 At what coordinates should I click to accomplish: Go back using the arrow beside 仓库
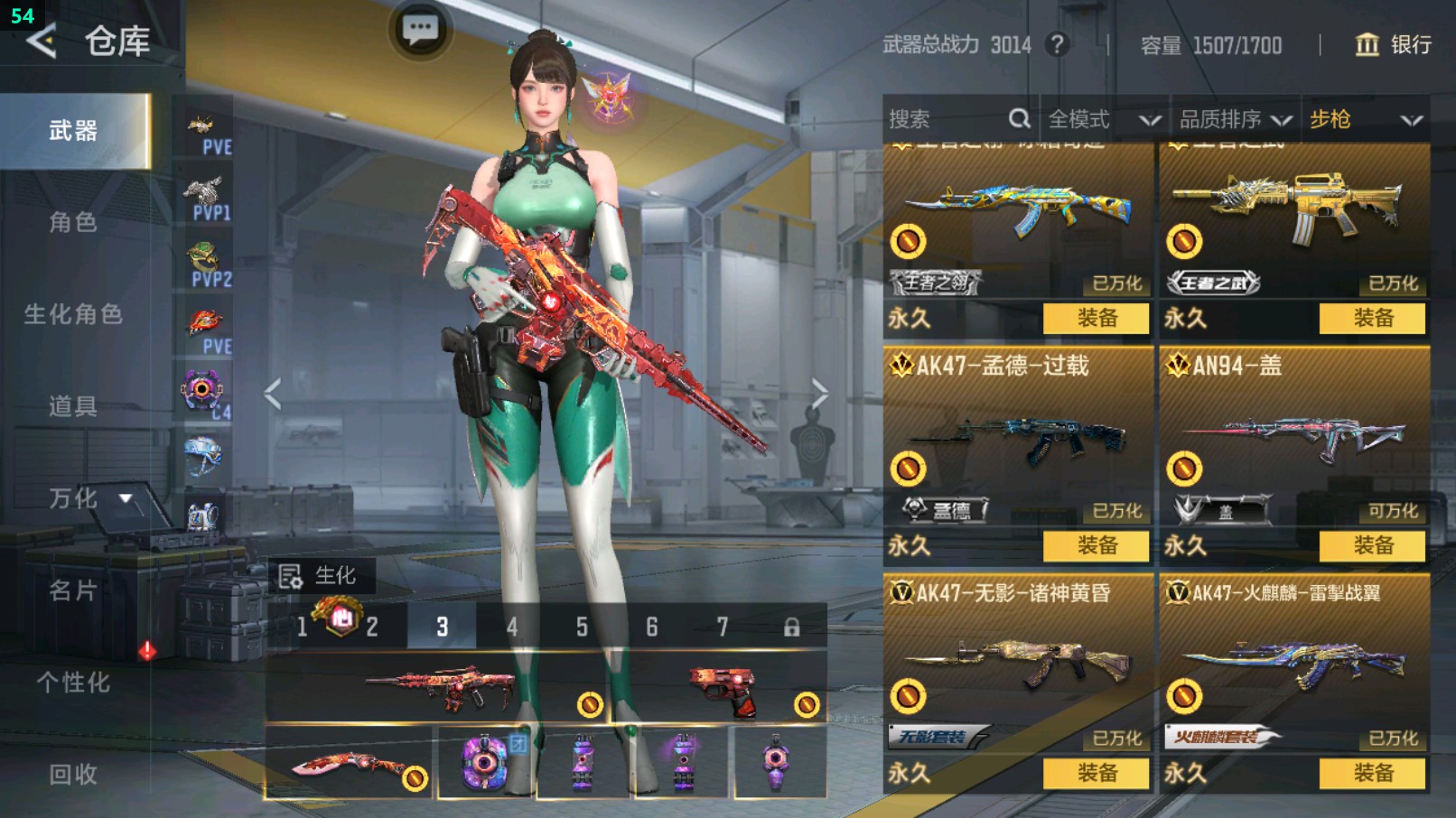[42, 41]
